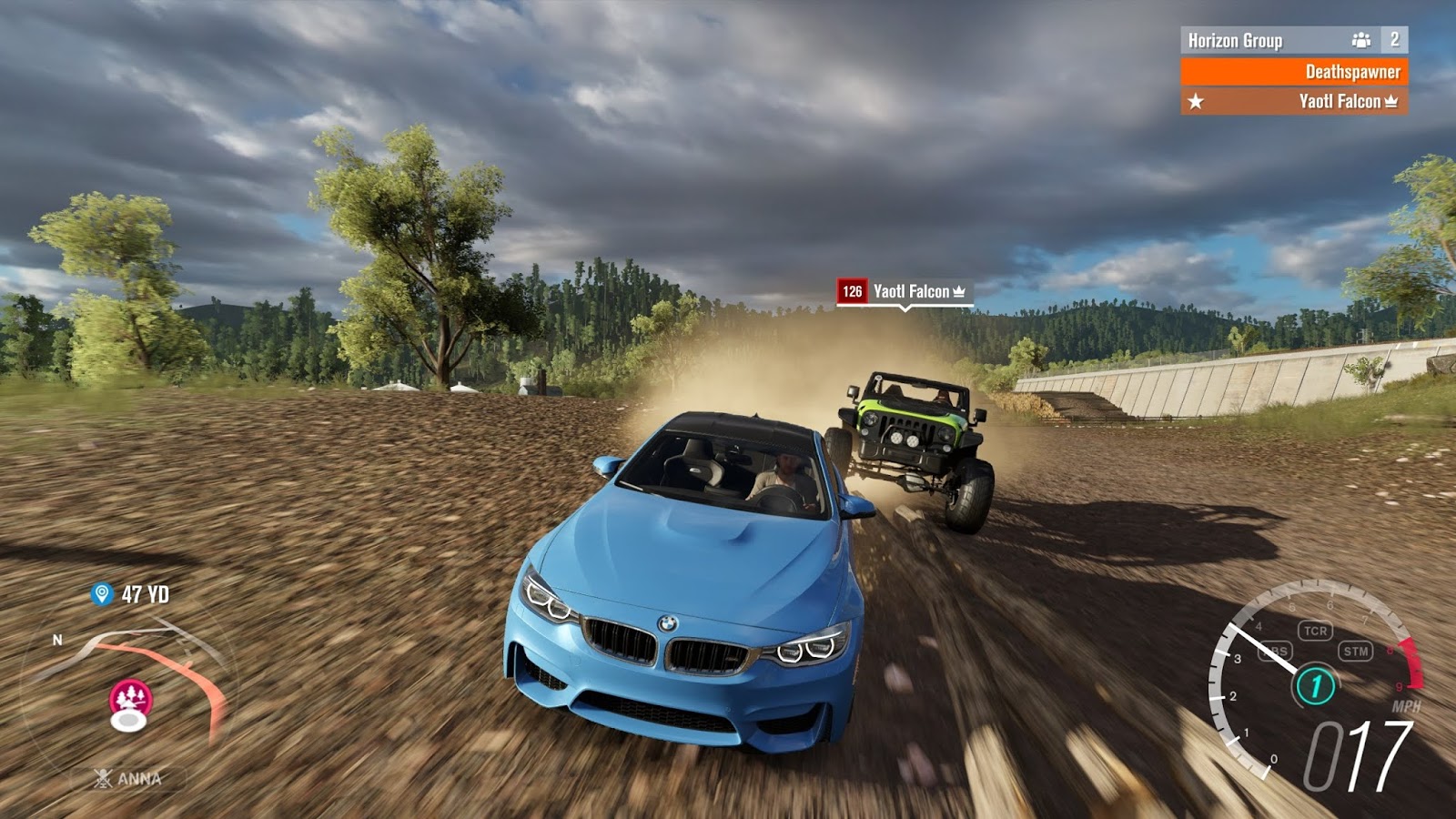
Task: Open the ANNA assistant indicator
Action: tap(129, 779)
